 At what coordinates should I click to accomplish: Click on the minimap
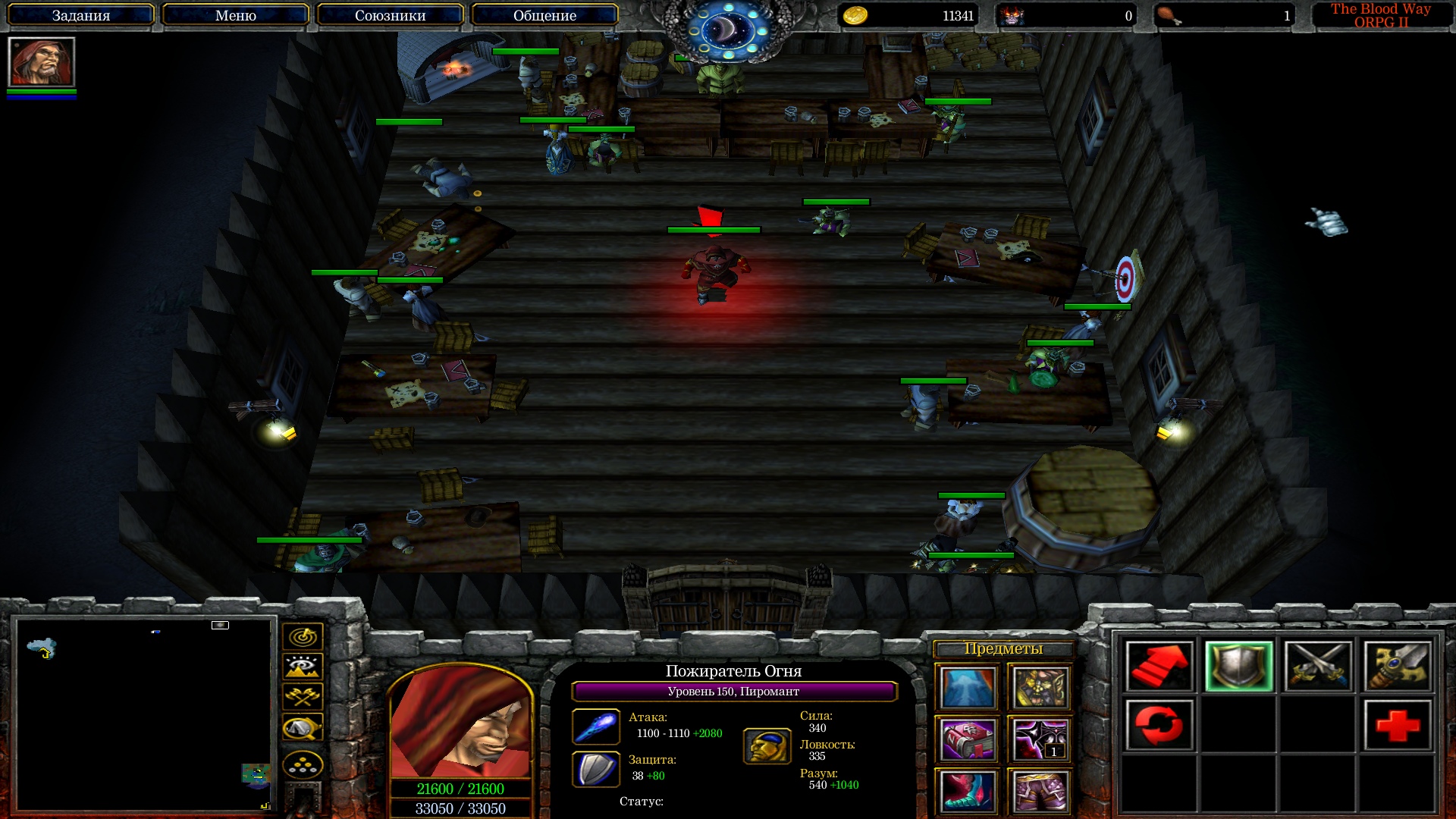pyautogui.click(x=144, y=713)
